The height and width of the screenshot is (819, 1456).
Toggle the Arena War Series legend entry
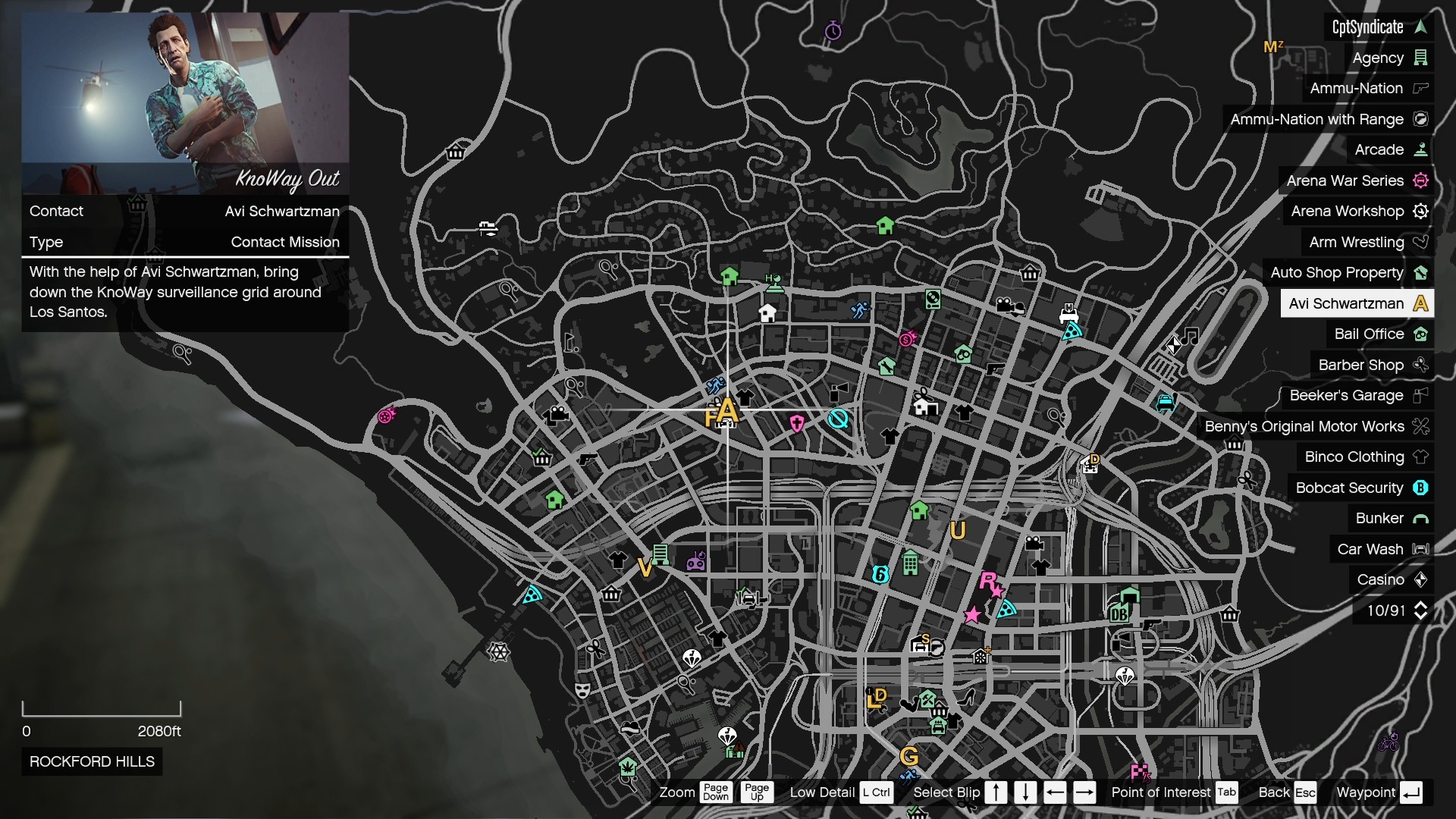pos(1345,180)
